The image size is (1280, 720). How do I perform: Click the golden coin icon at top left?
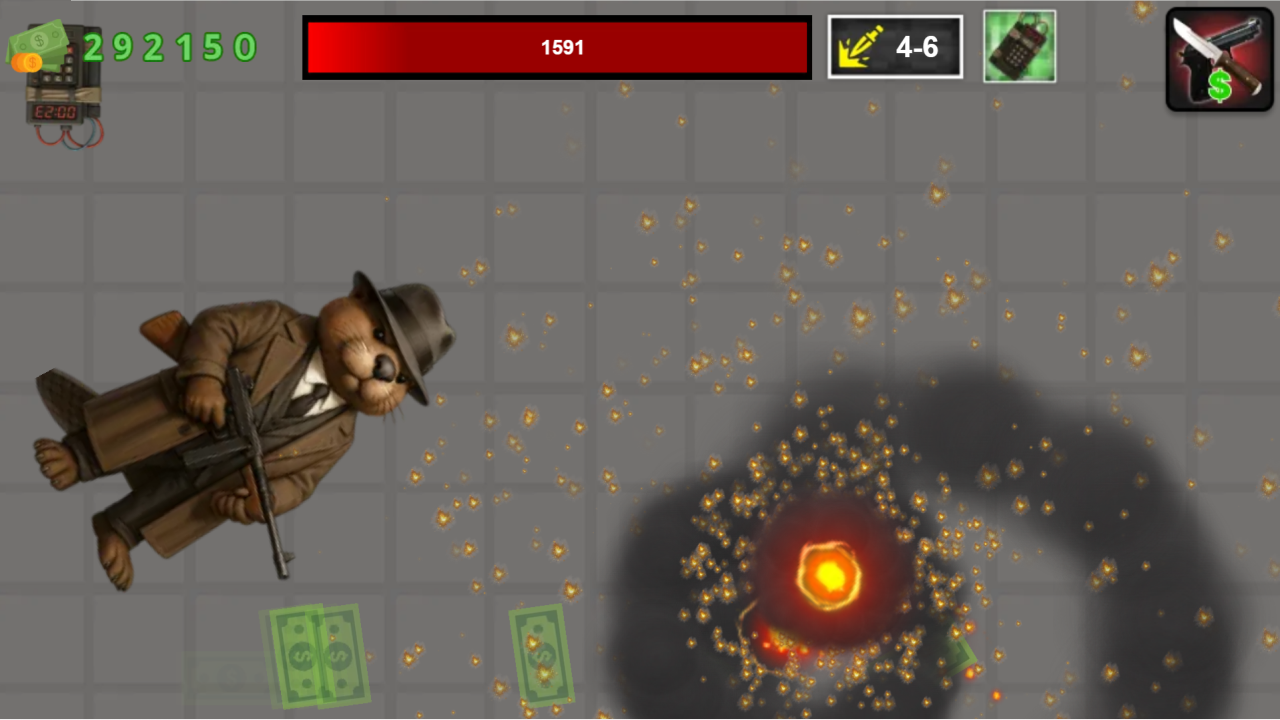[27, 63]
